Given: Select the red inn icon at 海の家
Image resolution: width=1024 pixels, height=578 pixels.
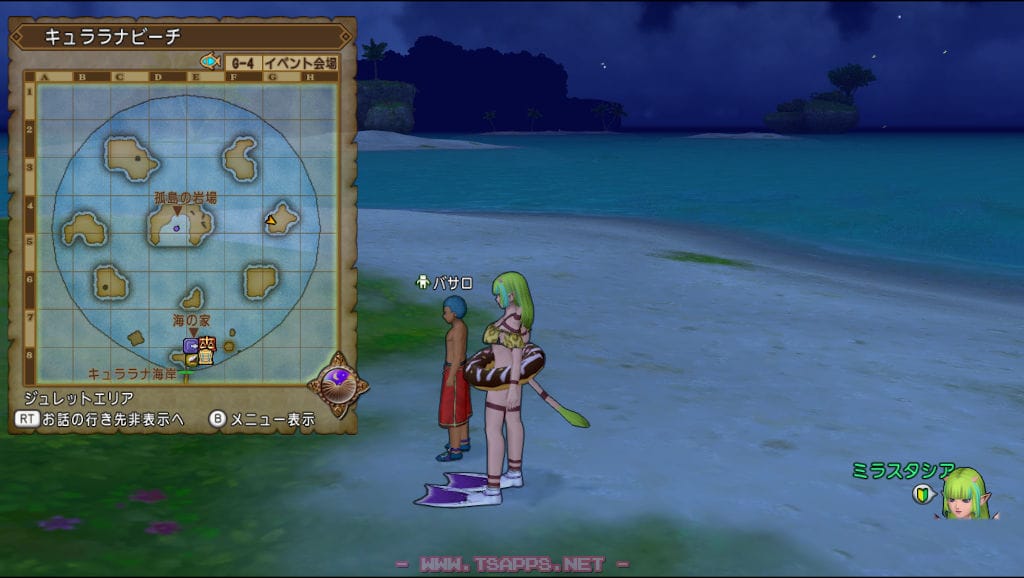Looking at the screenshot, I should 207,344.
